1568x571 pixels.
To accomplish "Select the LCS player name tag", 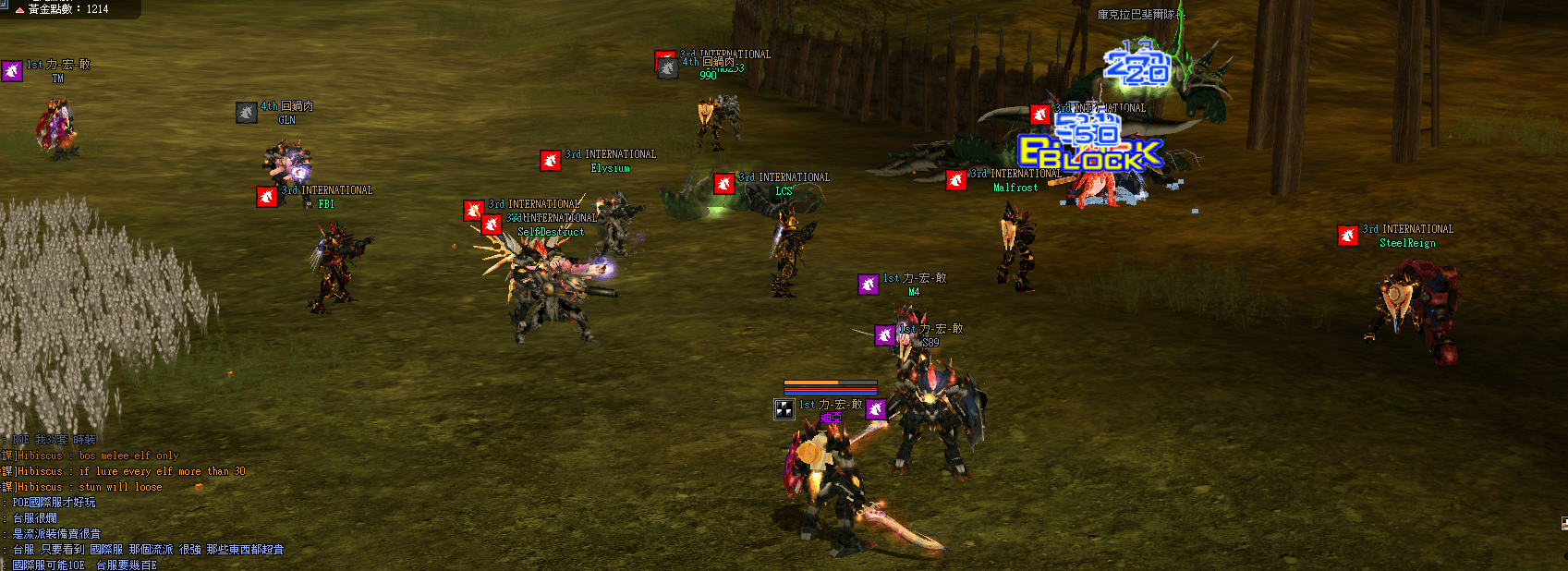I will pos(784,191).
